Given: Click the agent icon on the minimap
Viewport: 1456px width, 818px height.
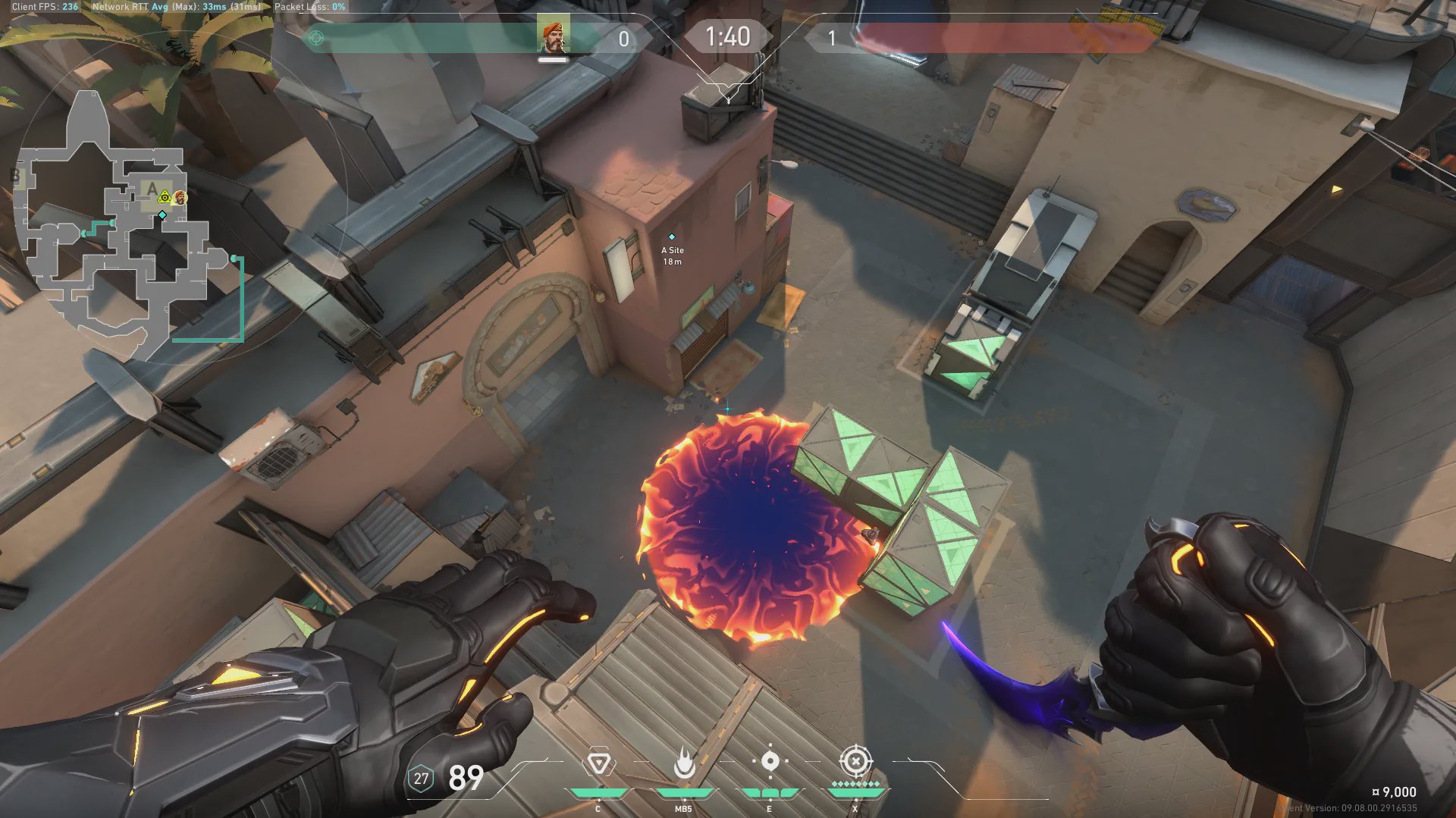Looking at the screenshot, I should [x=180, y=198].
